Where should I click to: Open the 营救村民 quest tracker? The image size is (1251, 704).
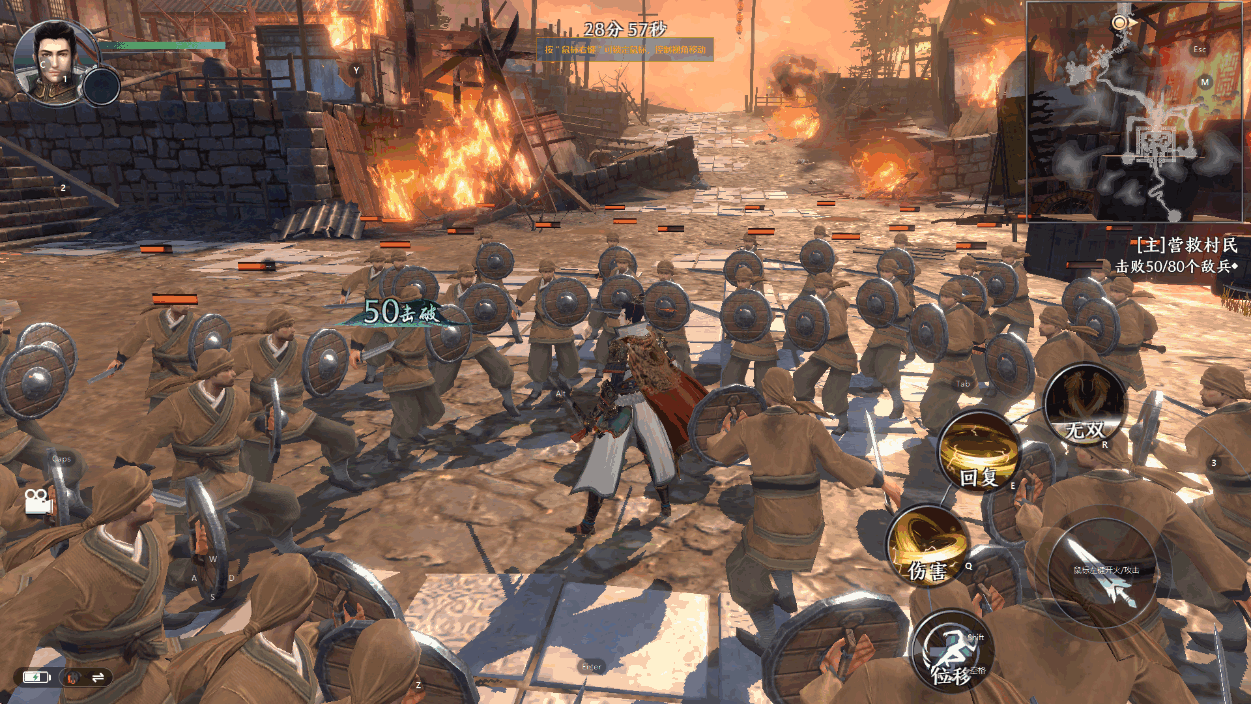click(1187, 245)
